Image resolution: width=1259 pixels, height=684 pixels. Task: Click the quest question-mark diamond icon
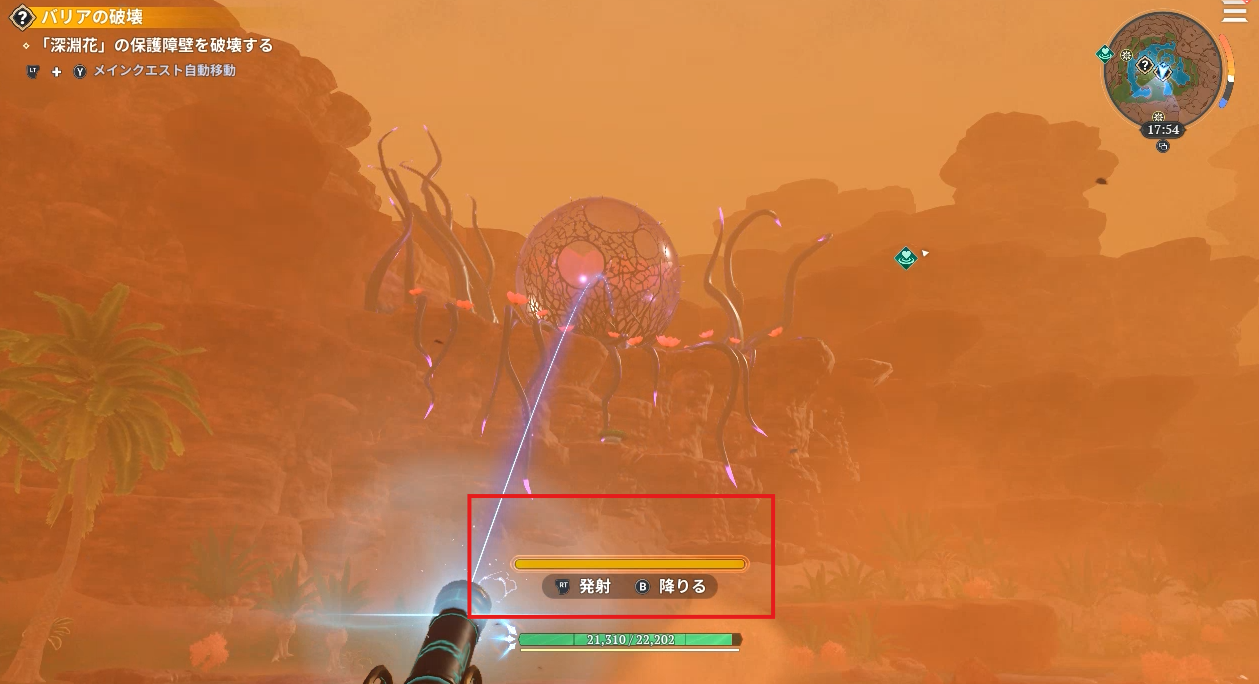click(x=20, y=17)
